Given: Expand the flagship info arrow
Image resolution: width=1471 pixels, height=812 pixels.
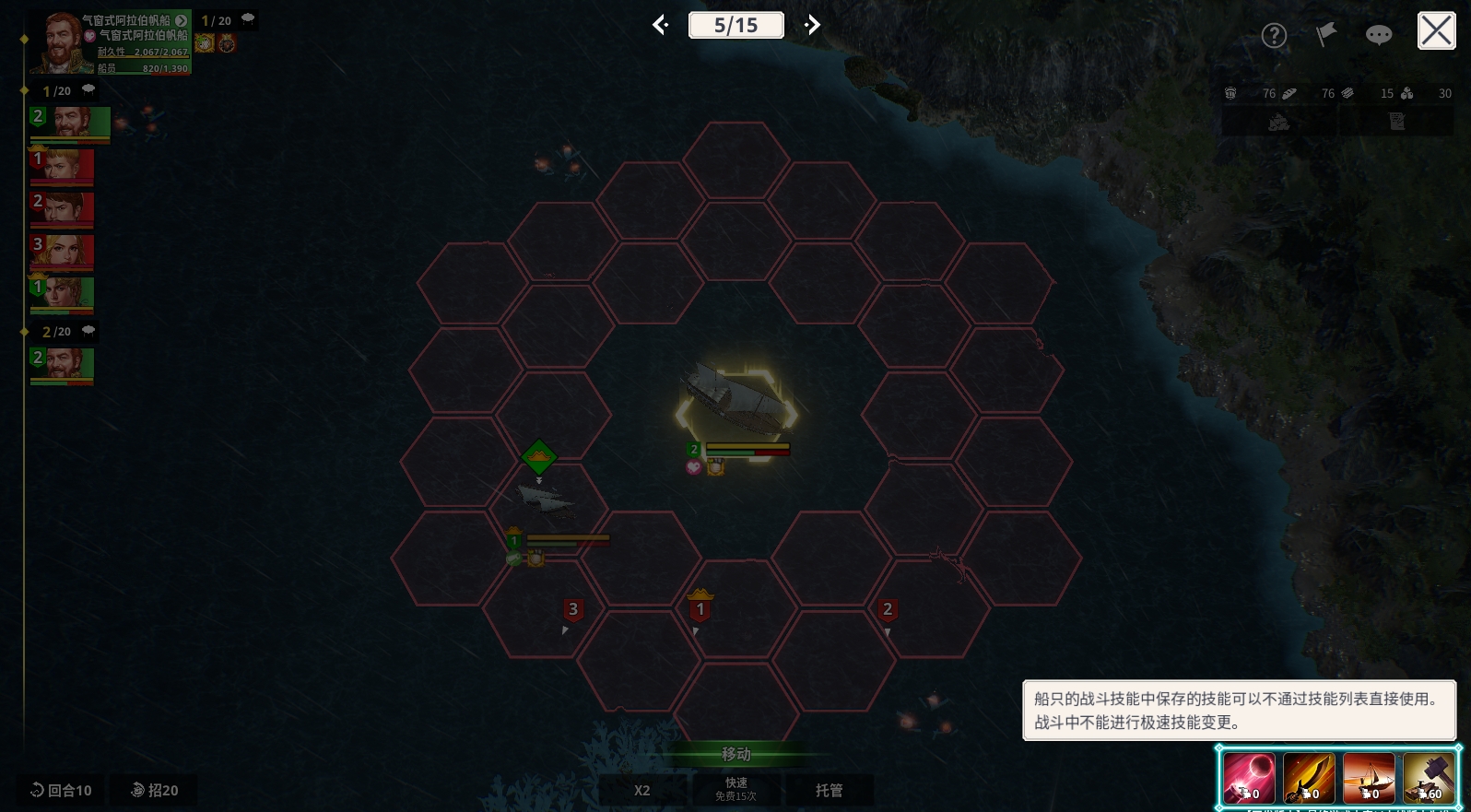Looking at the screenshot, I should (x=182, y=20).
